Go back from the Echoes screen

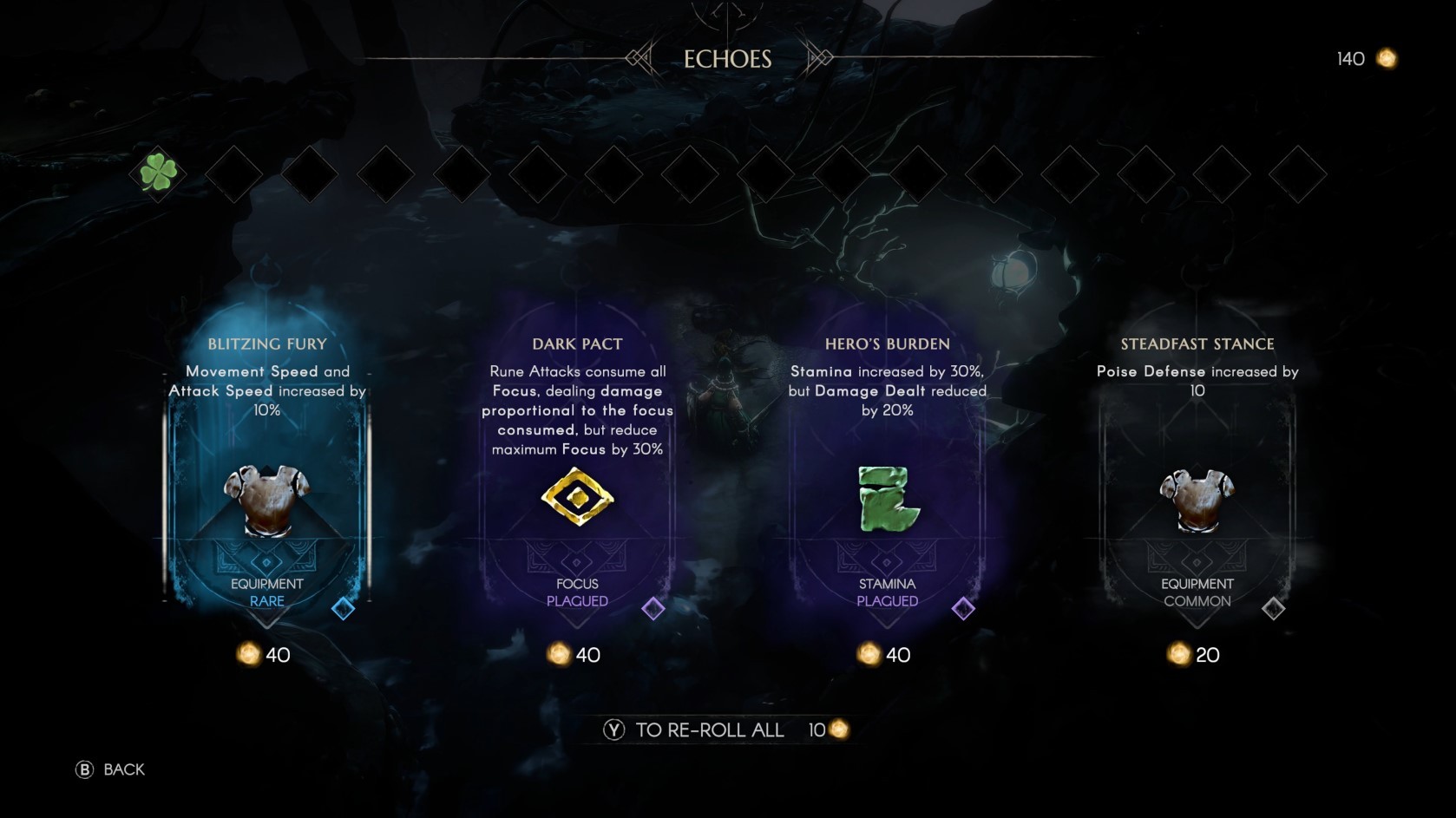[x=110, y=769]
